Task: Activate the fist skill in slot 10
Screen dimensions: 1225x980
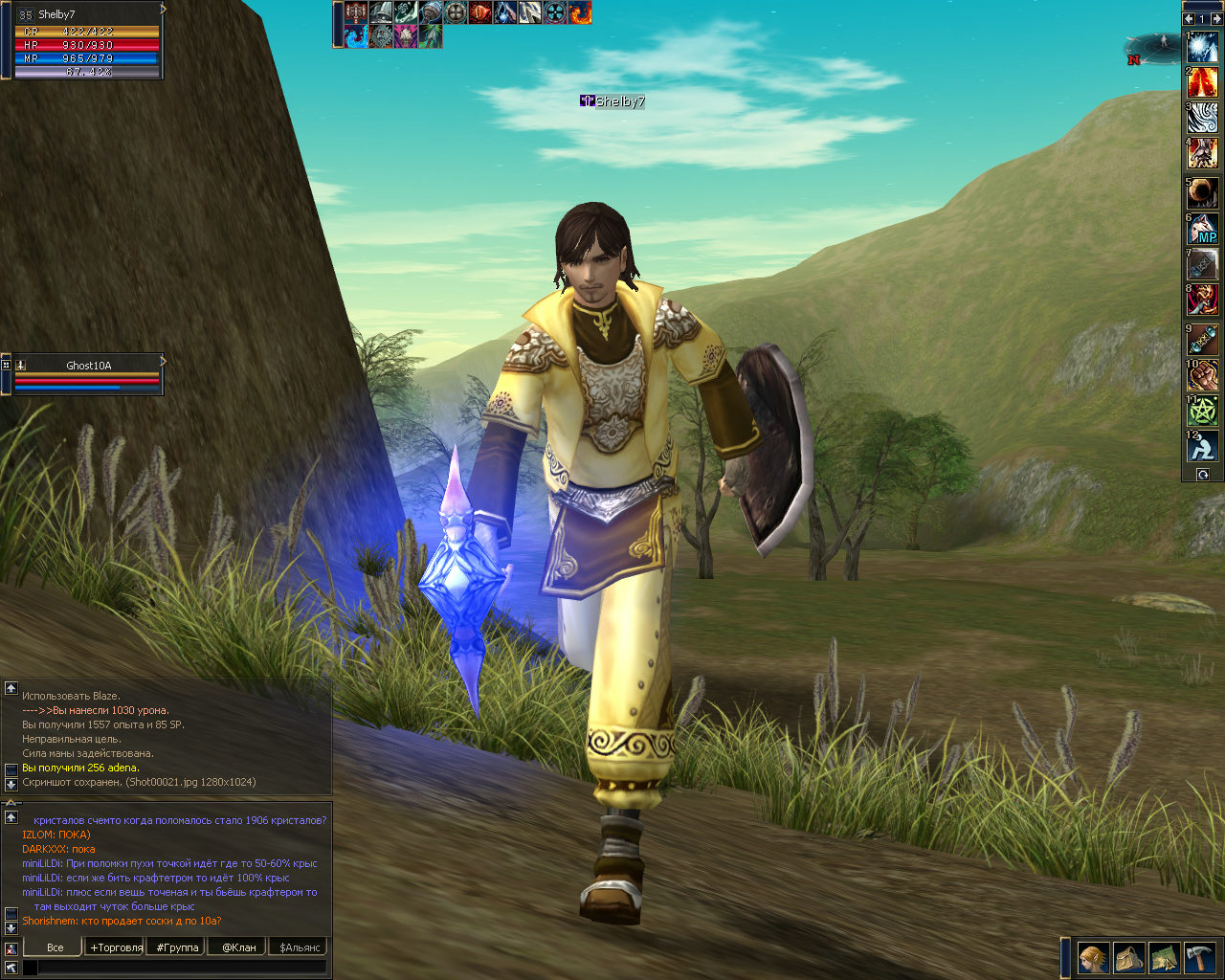Action: (1203, 375)
